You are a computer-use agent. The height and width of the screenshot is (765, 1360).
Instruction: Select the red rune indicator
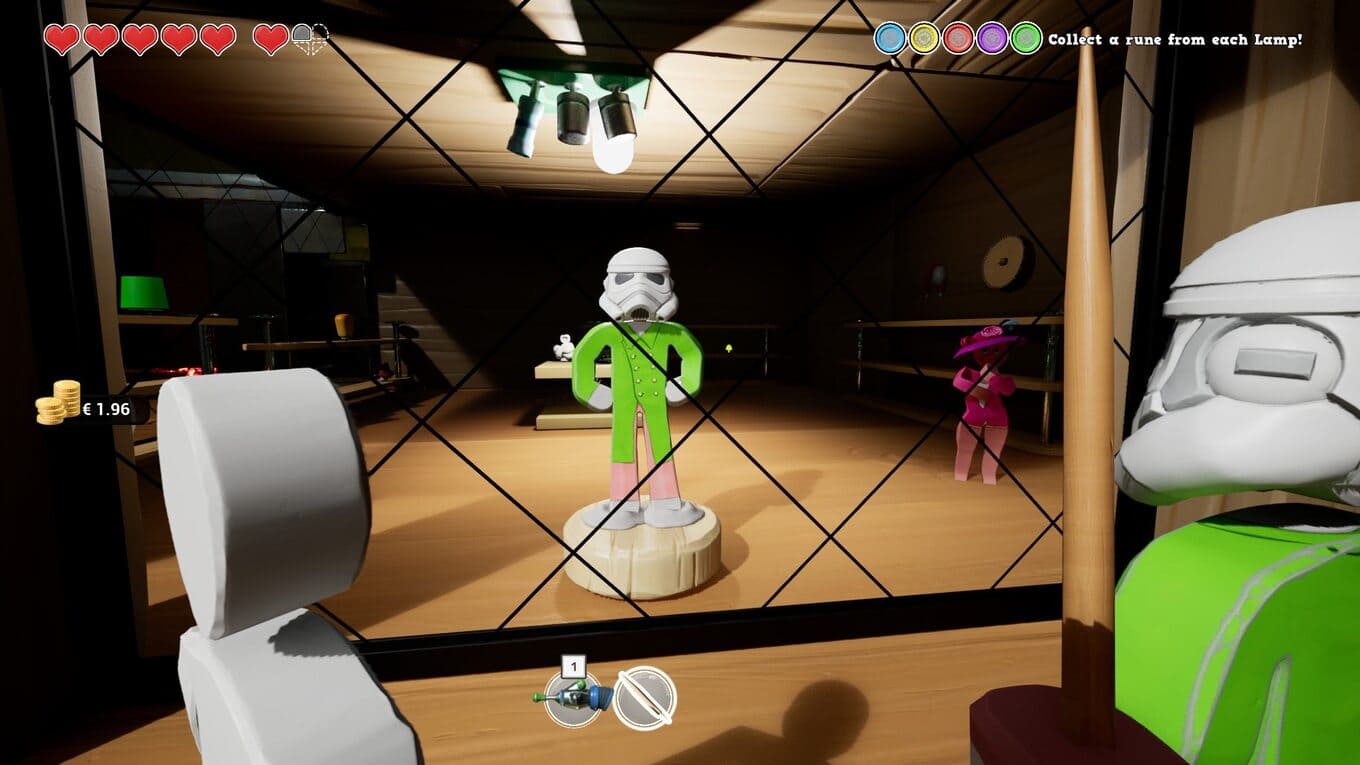[958, 39]
